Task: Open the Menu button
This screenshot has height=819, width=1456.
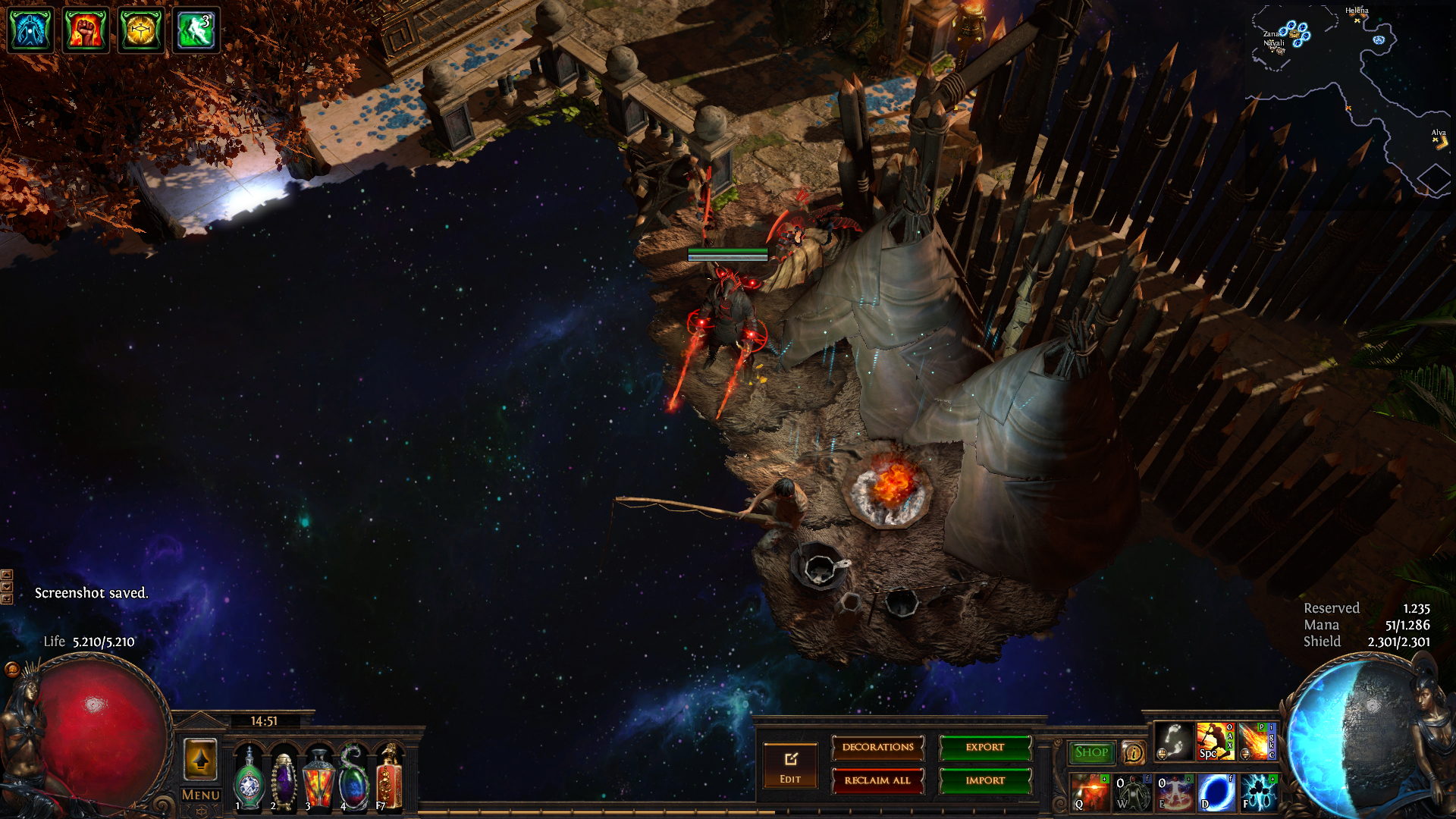Action: [201, 795]
